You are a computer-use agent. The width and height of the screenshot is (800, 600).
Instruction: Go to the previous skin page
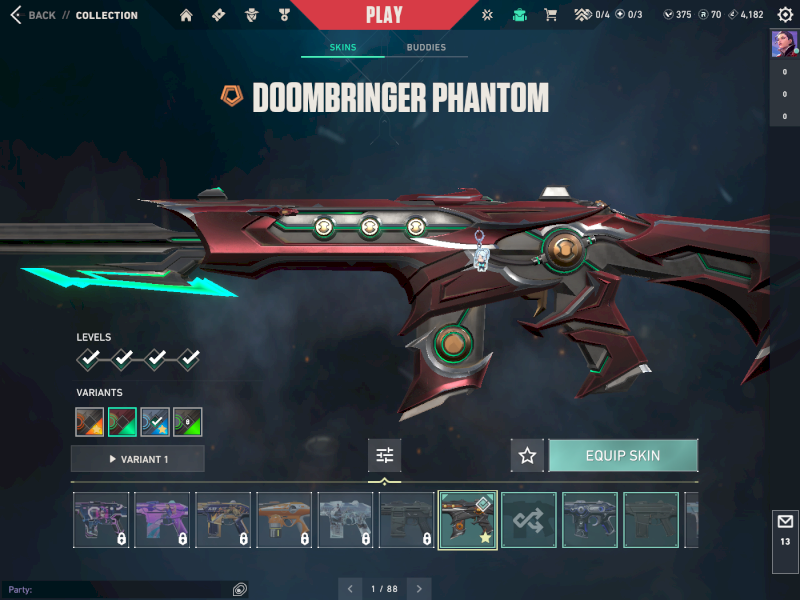pyautogui.click(x=349, y=589)
